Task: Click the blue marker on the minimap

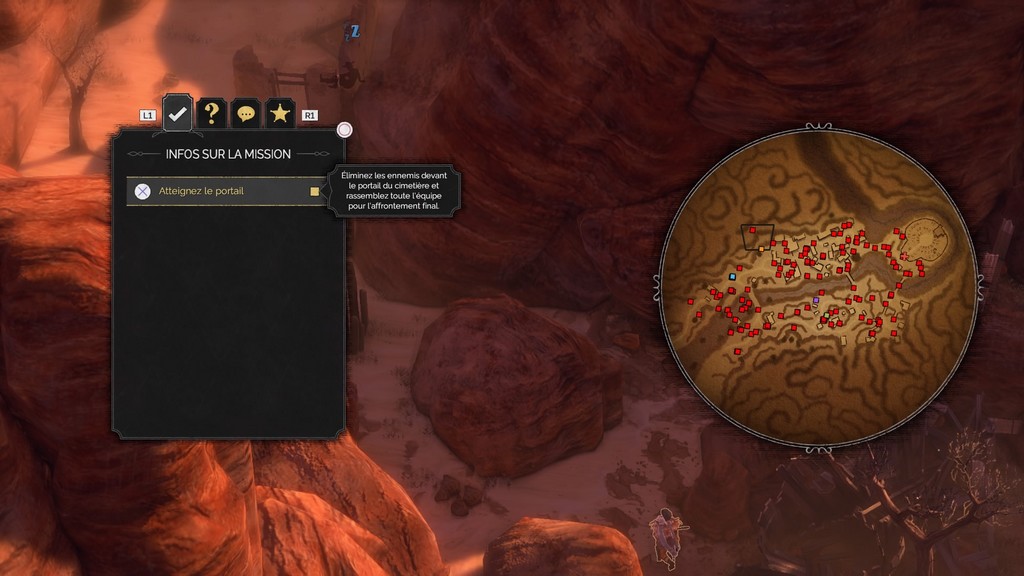Action: (x=733, y=276)
